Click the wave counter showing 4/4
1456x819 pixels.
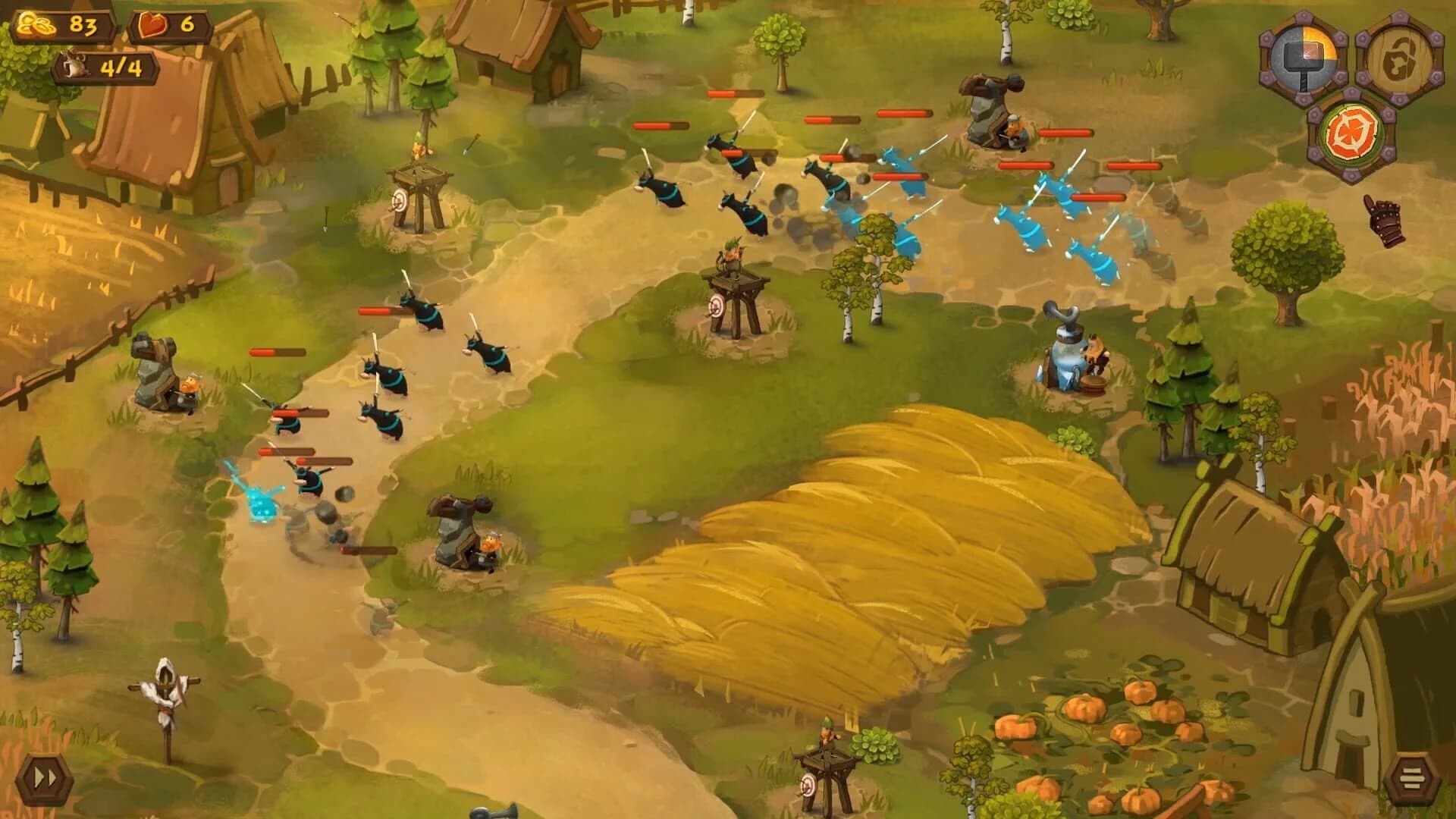point(106,68)
